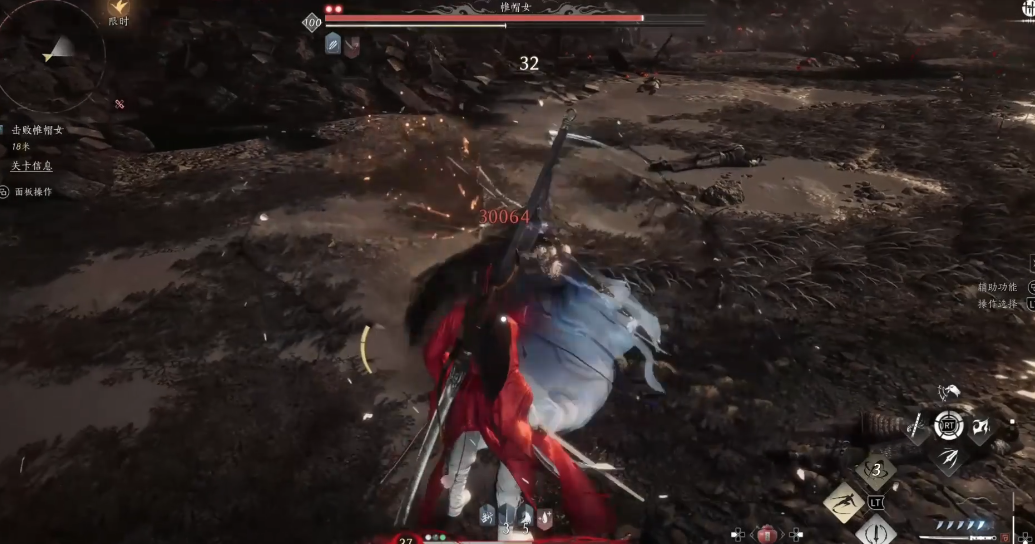Click the eagle head icon
Screen dimensions: 1035x544
948,391
